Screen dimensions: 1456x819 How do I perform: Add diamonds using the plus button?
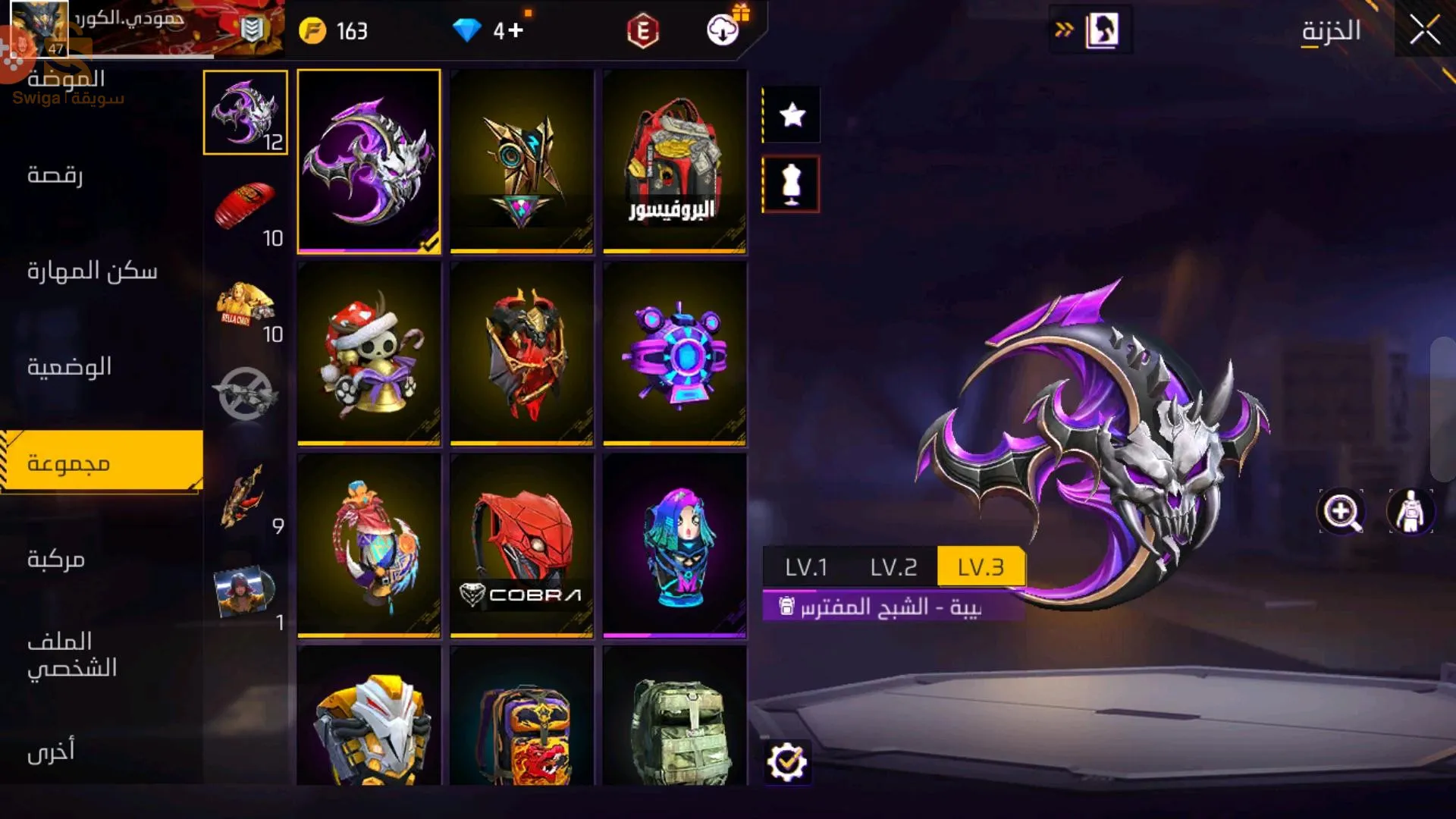[516, 30]
